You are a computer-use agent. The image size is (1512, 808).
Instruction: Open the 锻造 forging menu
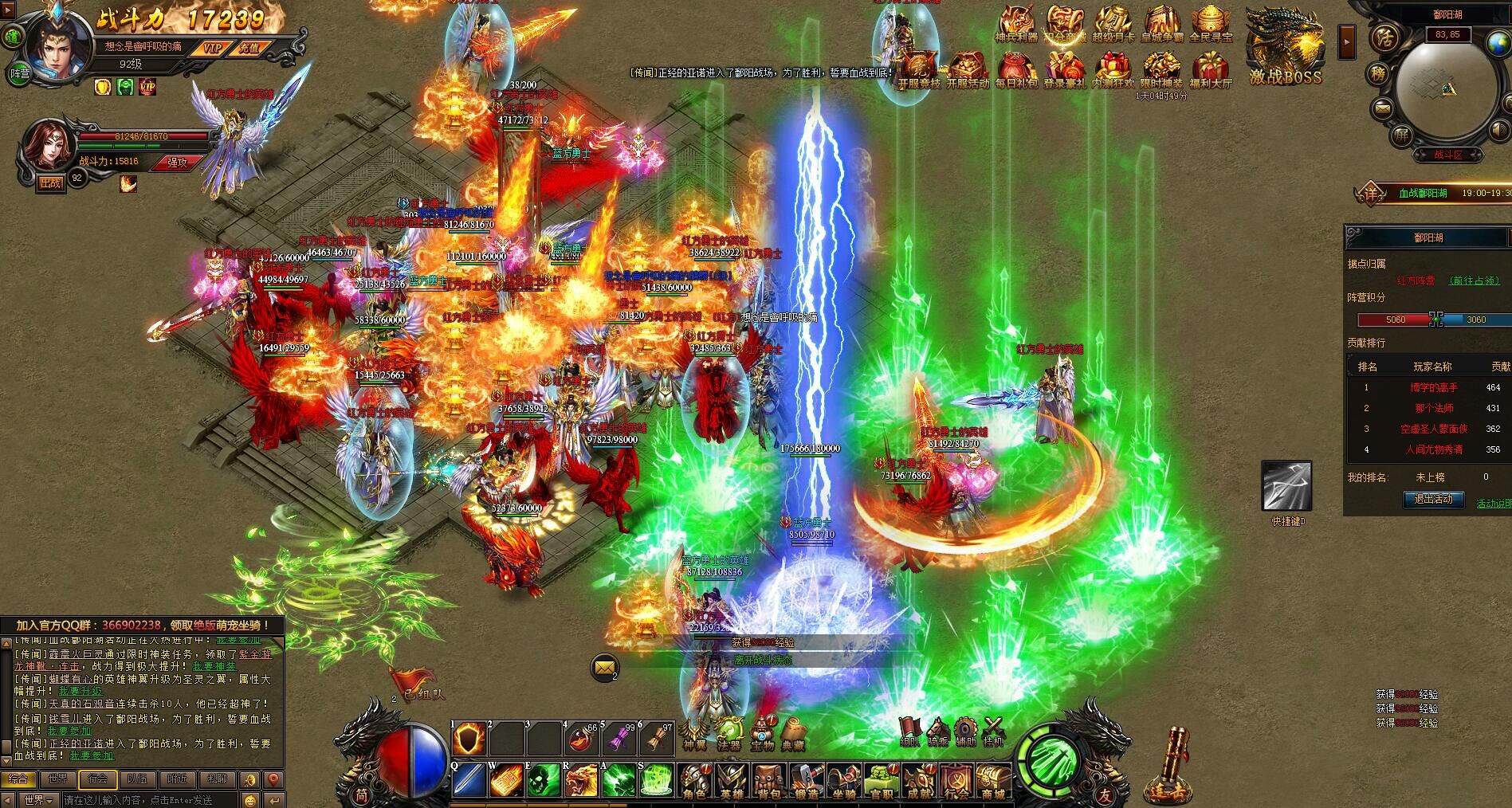pos(806,781)
